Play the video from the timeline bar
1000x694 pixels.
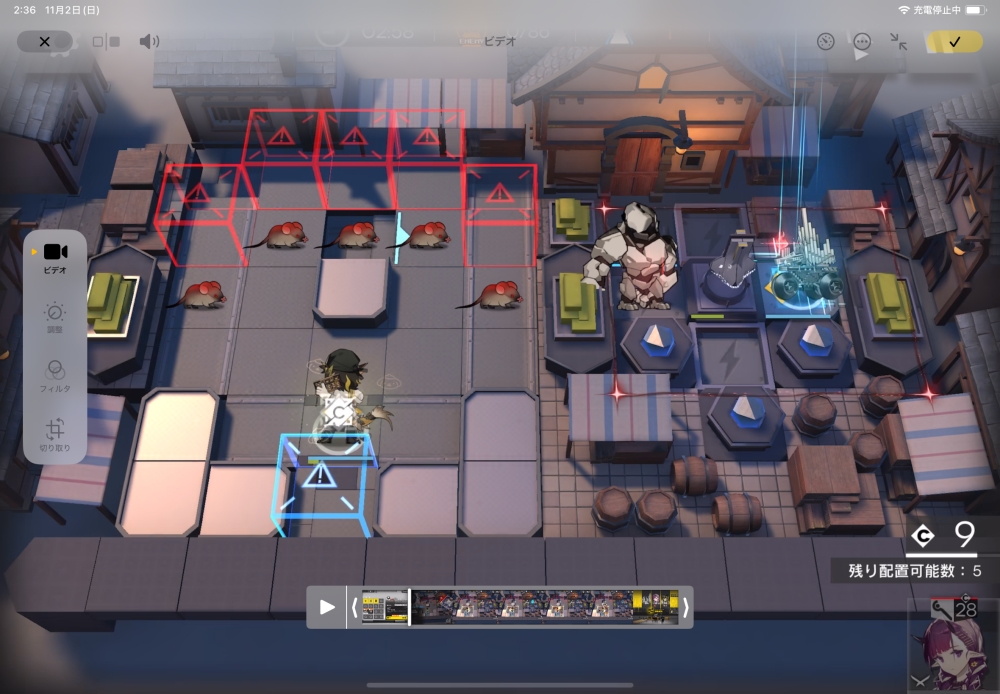[327, 607]
